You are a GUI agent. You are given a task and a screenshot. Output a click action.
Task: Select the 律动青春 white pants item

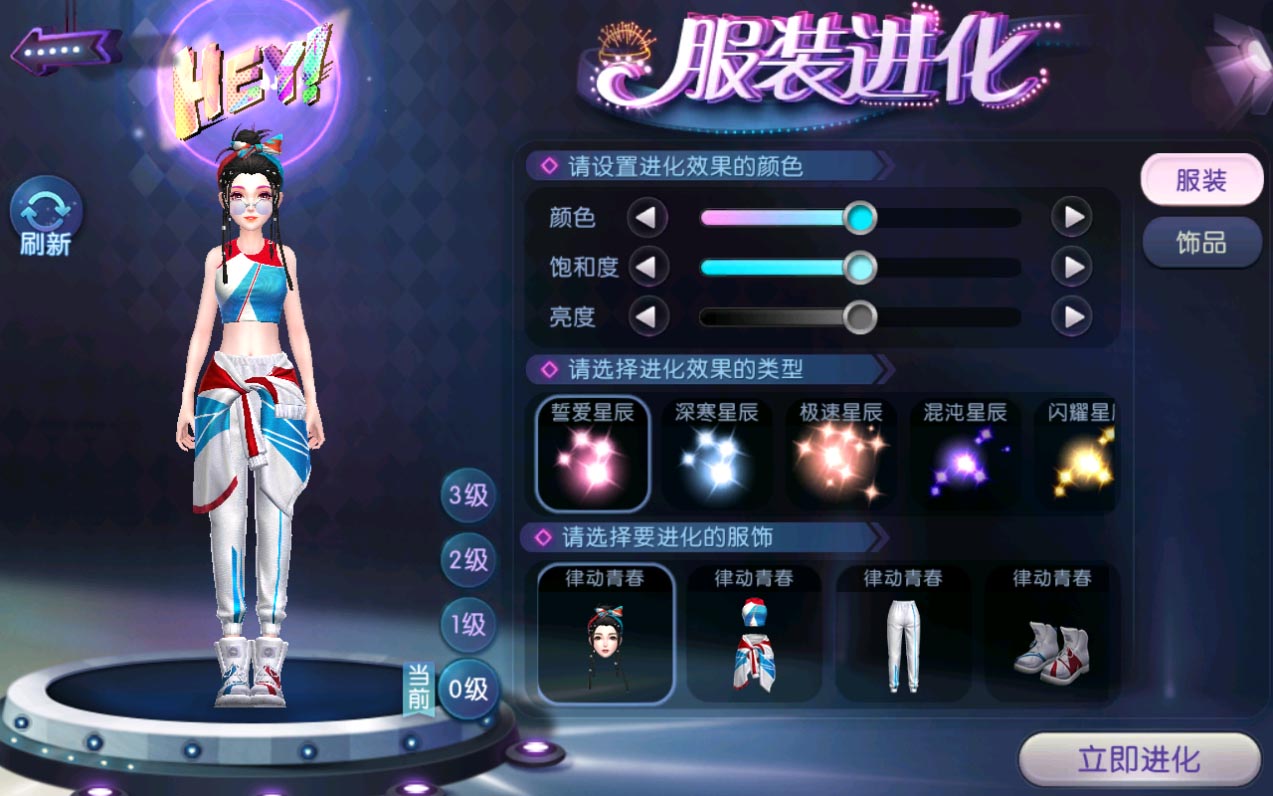[x=903, y=634]
